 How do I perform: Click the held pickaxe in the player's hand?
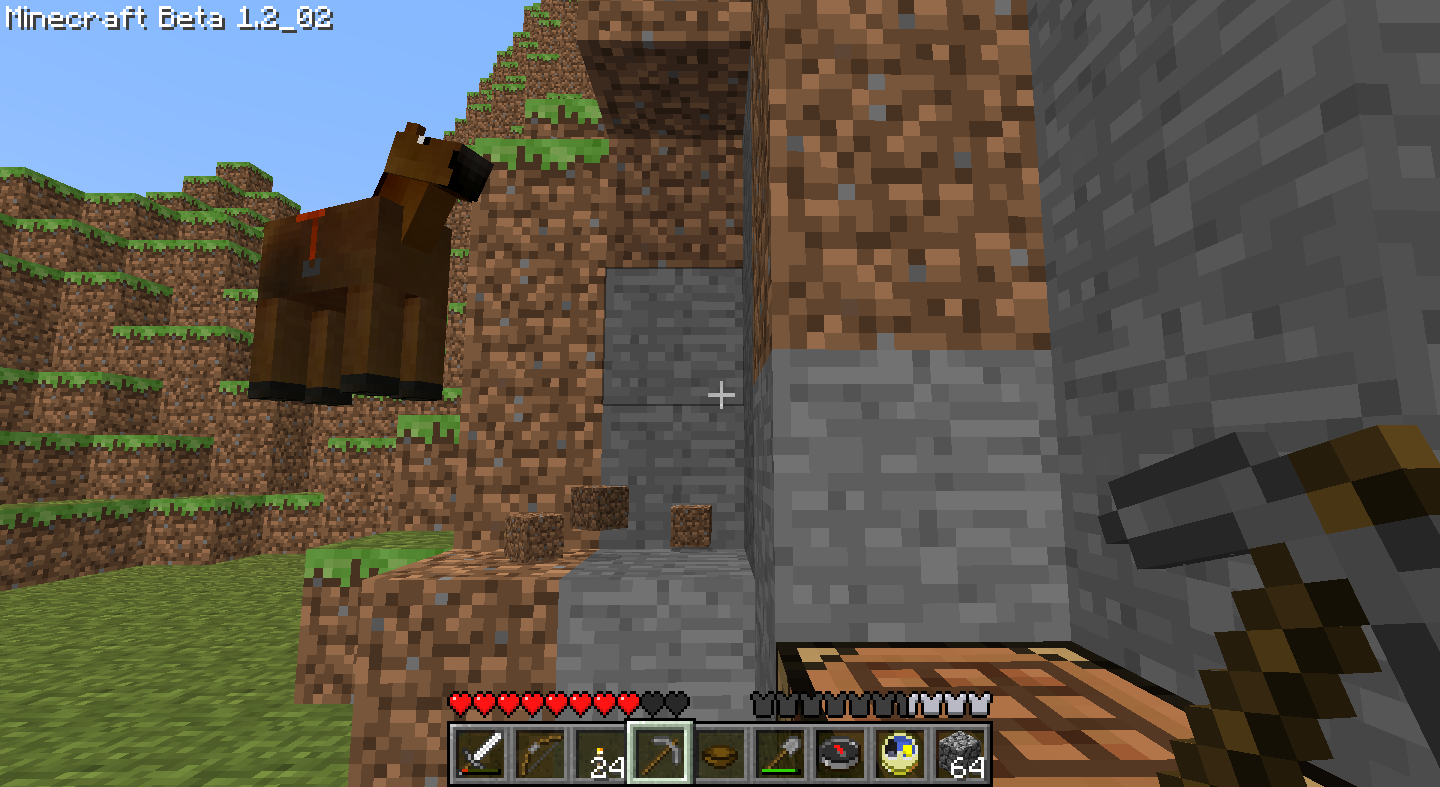[1280, 560]
